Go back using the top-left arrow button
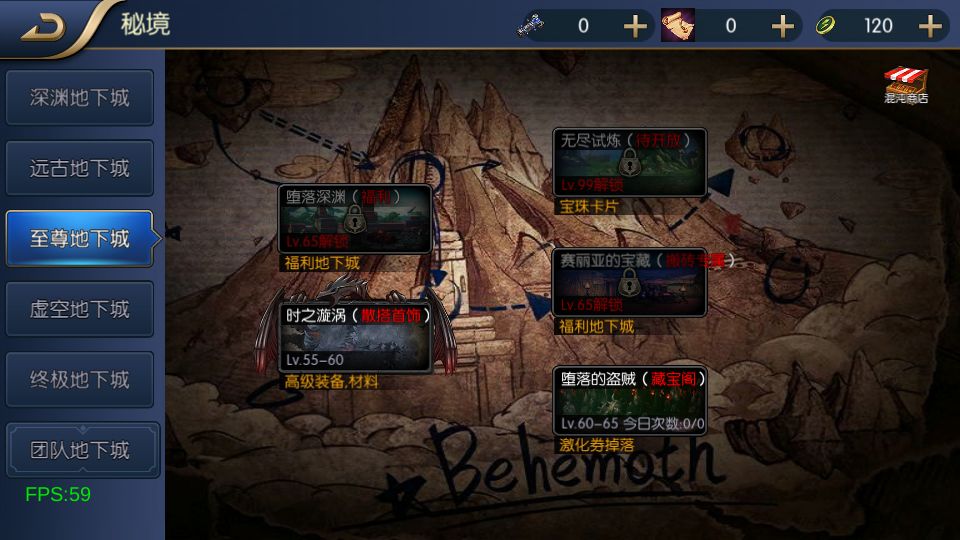Viewport: 960px width, 540px height. point(43,27)
